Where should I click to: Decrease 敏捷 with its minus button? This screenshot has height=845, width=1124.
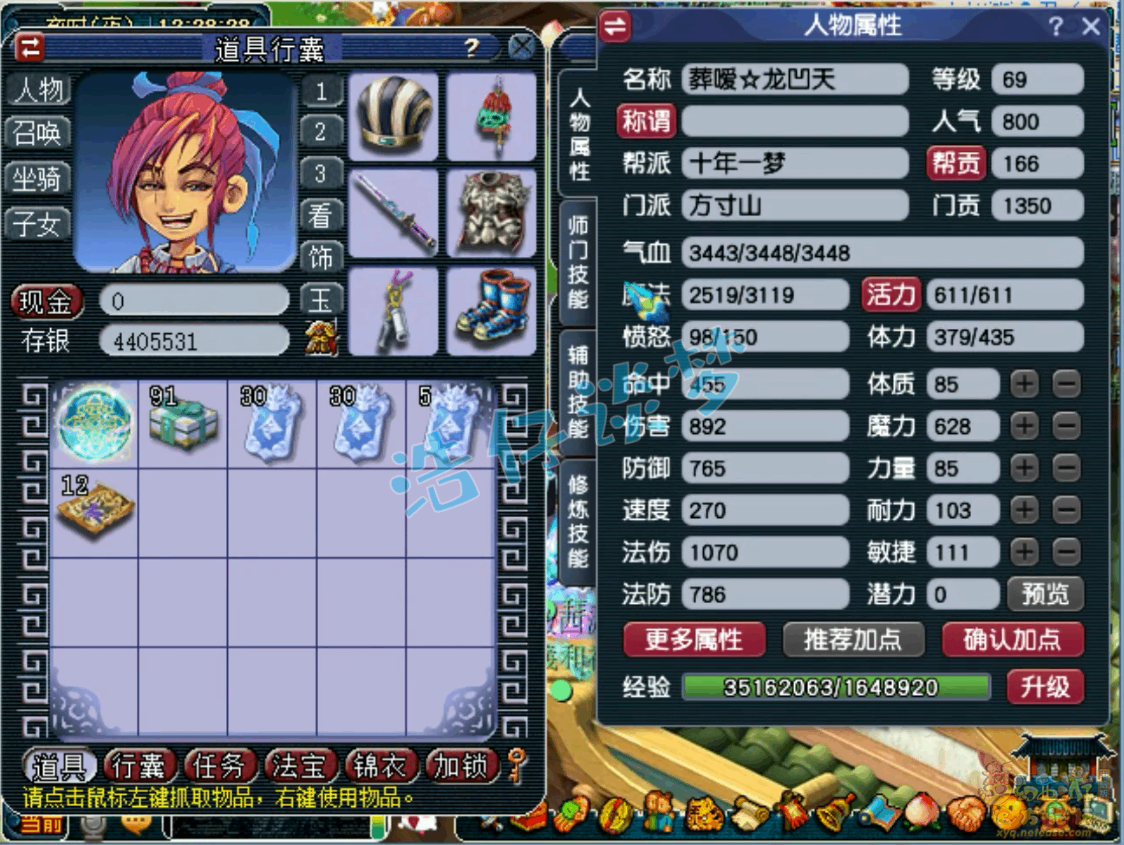(1067, 551)
